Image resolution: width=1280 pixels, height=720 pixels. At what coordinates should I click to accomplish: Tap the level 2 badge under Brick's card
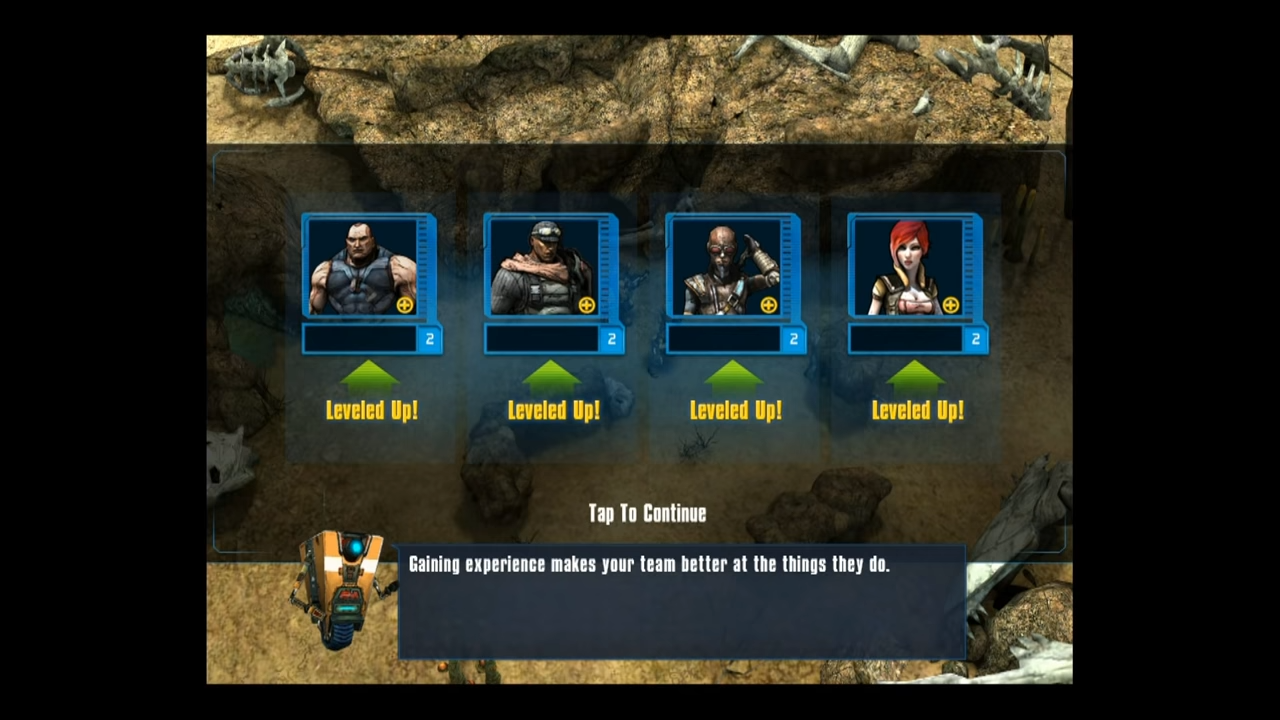click(429, 339)
